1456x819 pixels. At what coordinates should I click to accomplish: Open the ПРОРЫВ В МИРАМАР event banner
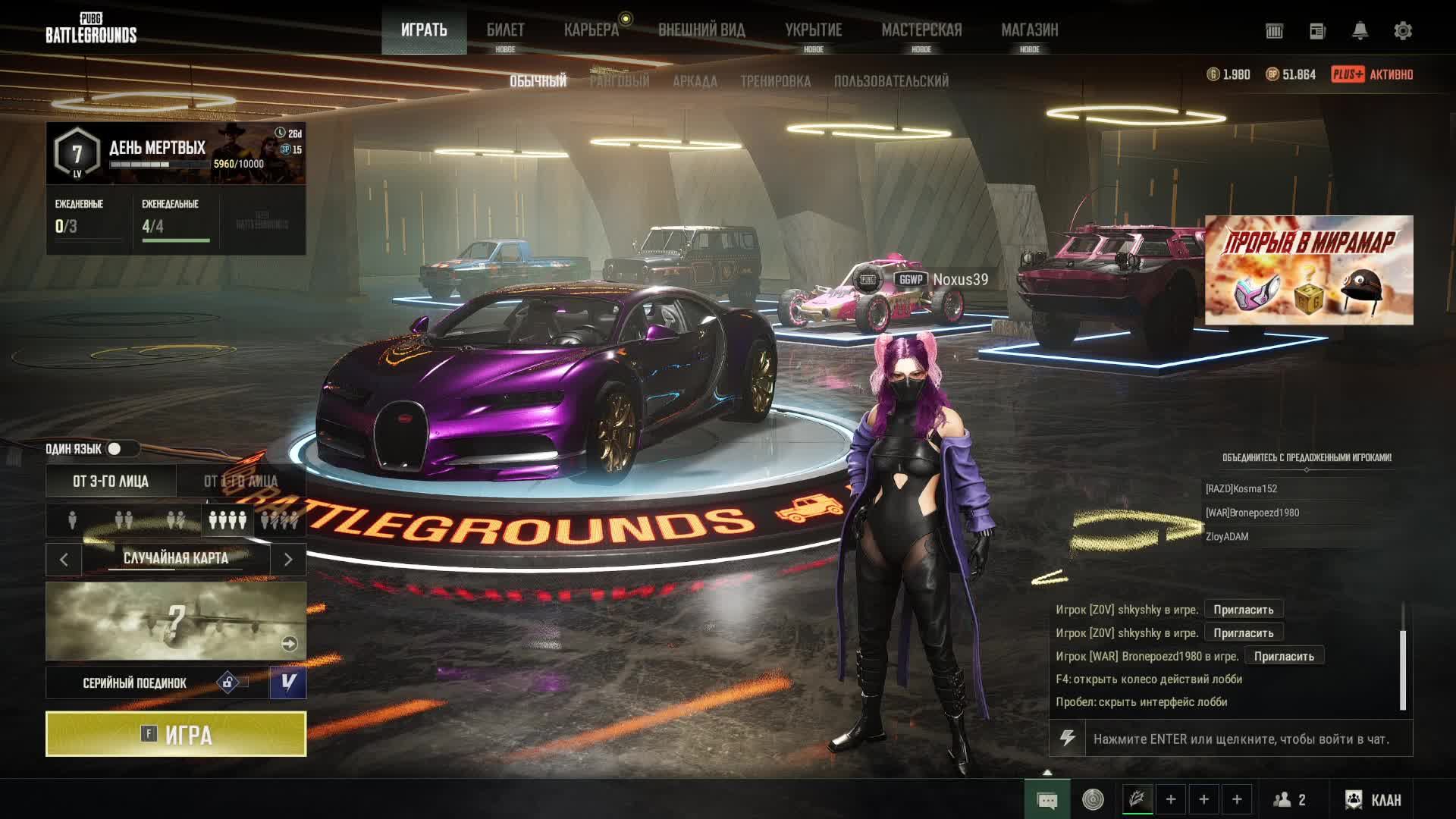(x=1309, y=270)
